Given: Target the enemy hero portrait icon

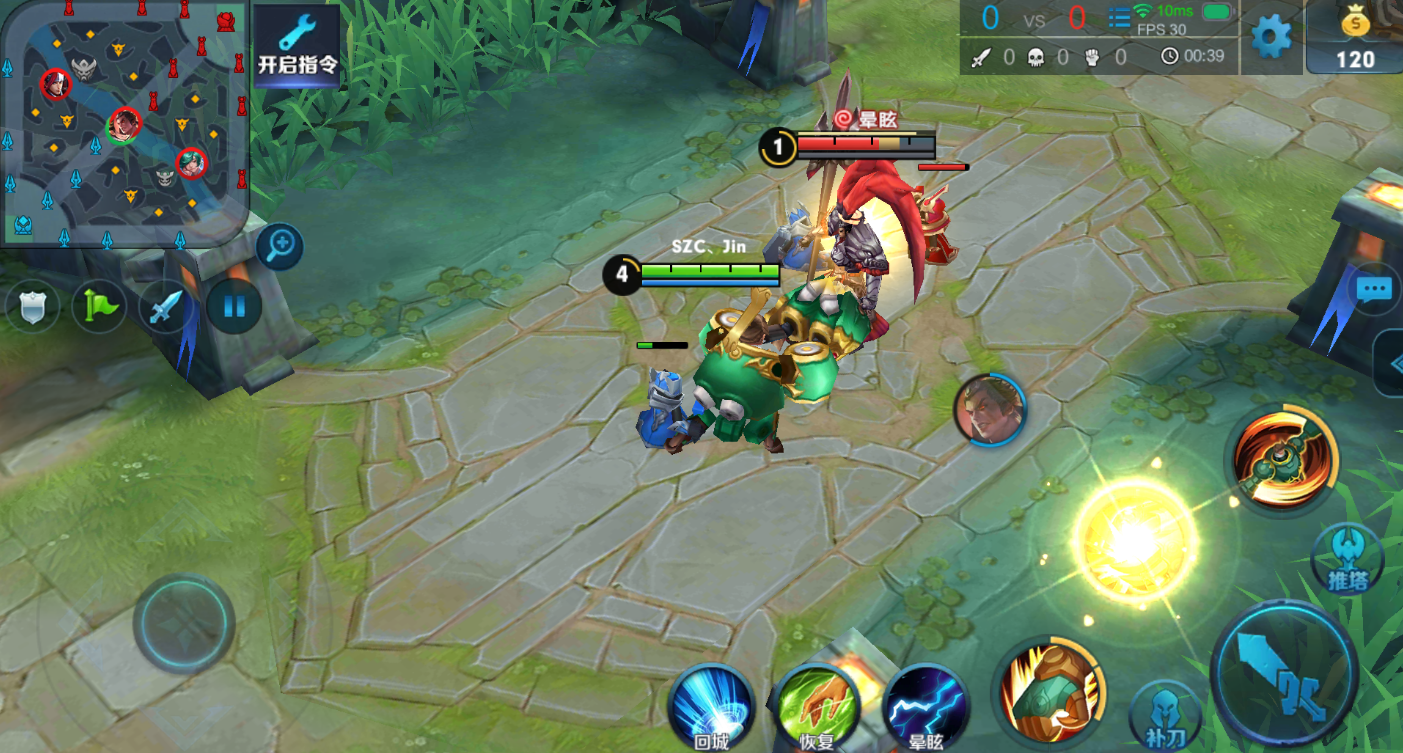Looking at the screenshot, I should point(990,409).
